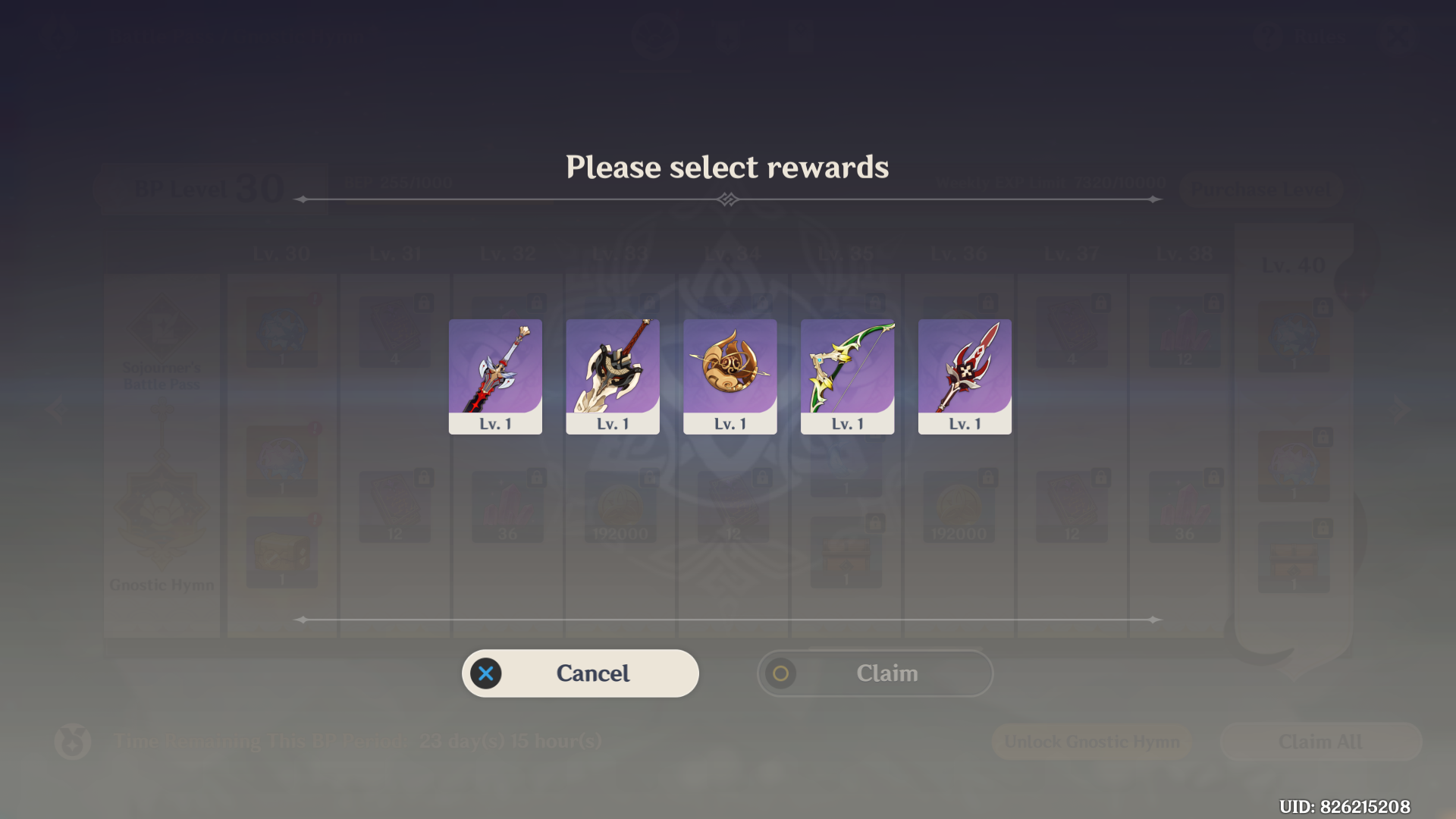Select the claymore weapon reward

coord(612,375)
